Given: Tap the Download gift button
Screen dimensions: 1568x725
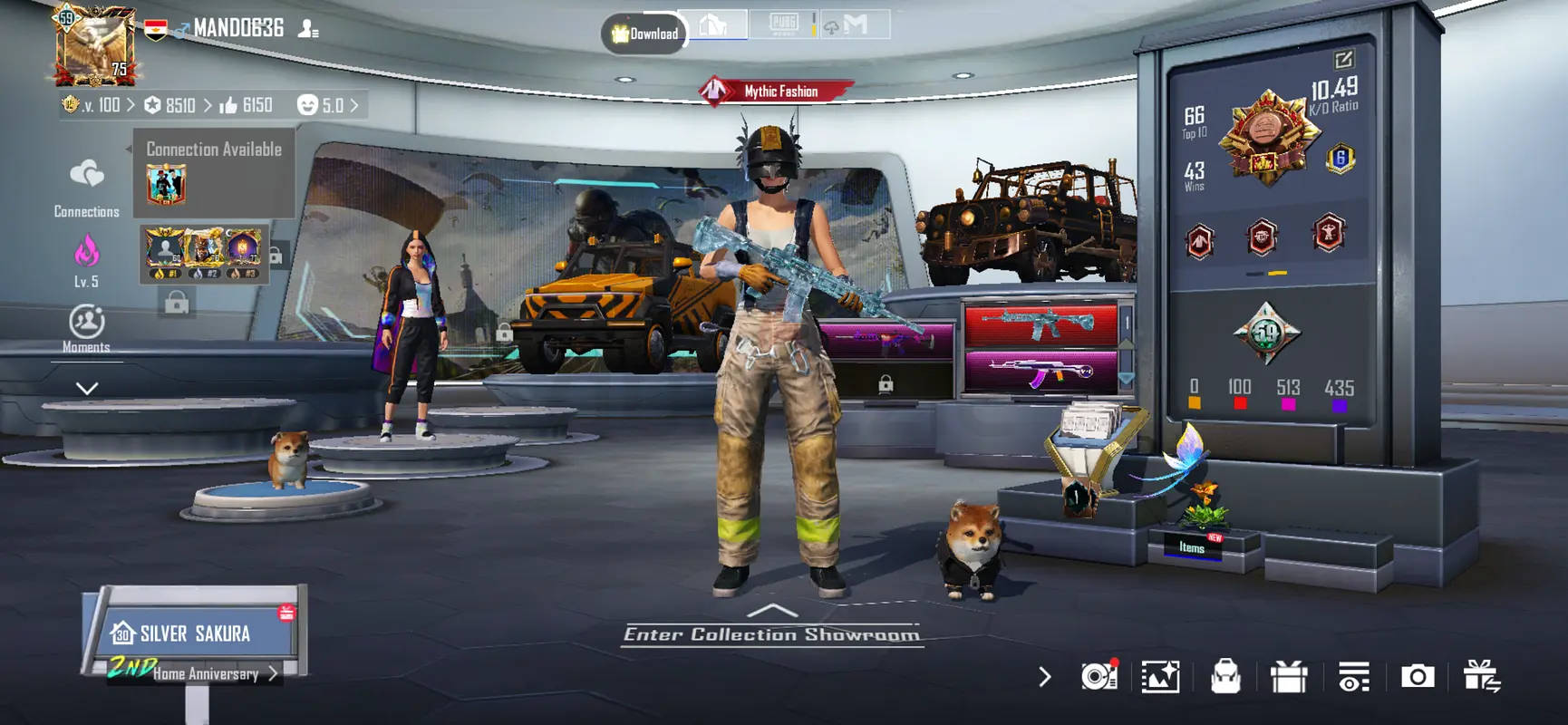Looking at the screenshot, I should (x=644, y=34).
